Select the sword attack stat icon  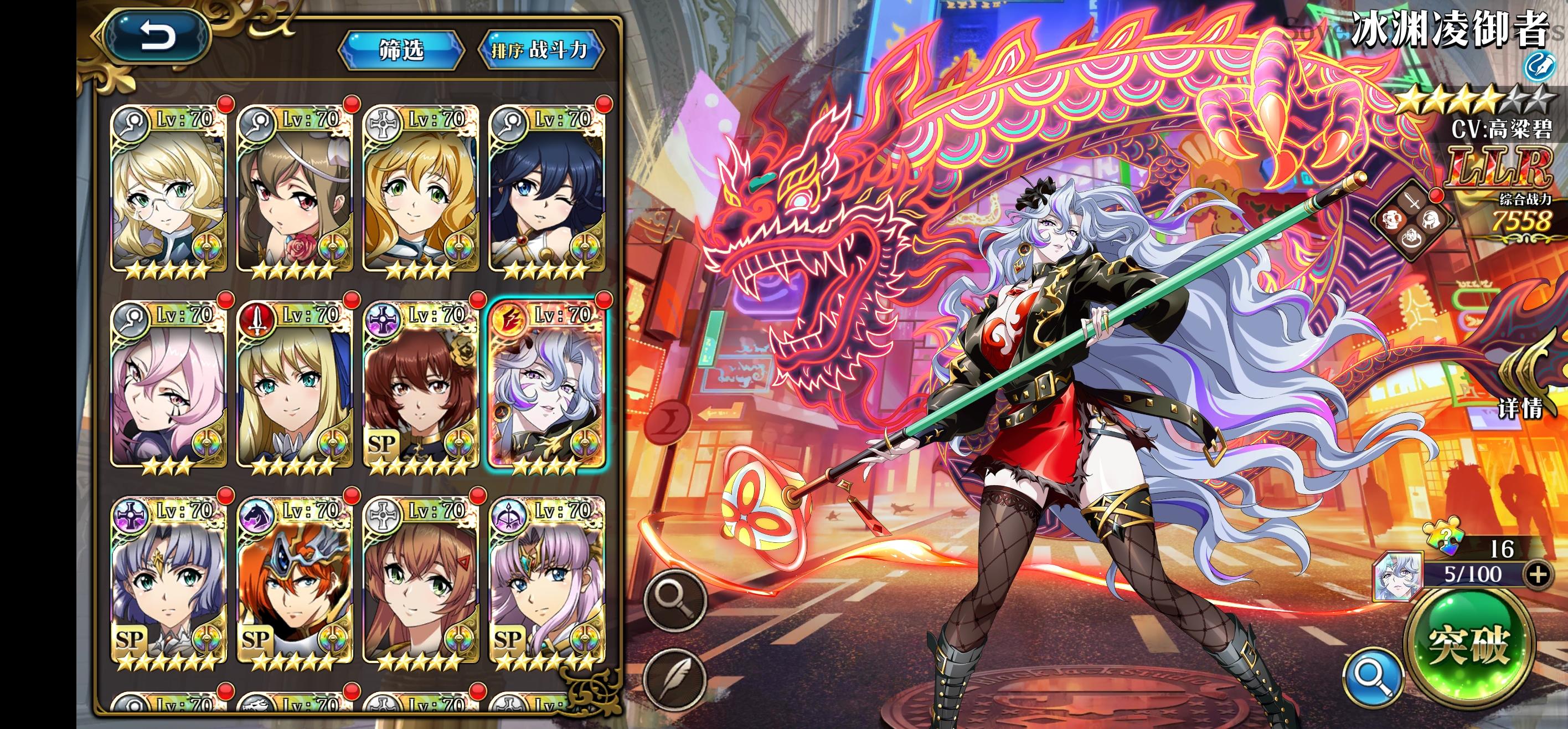[1412, 199]
